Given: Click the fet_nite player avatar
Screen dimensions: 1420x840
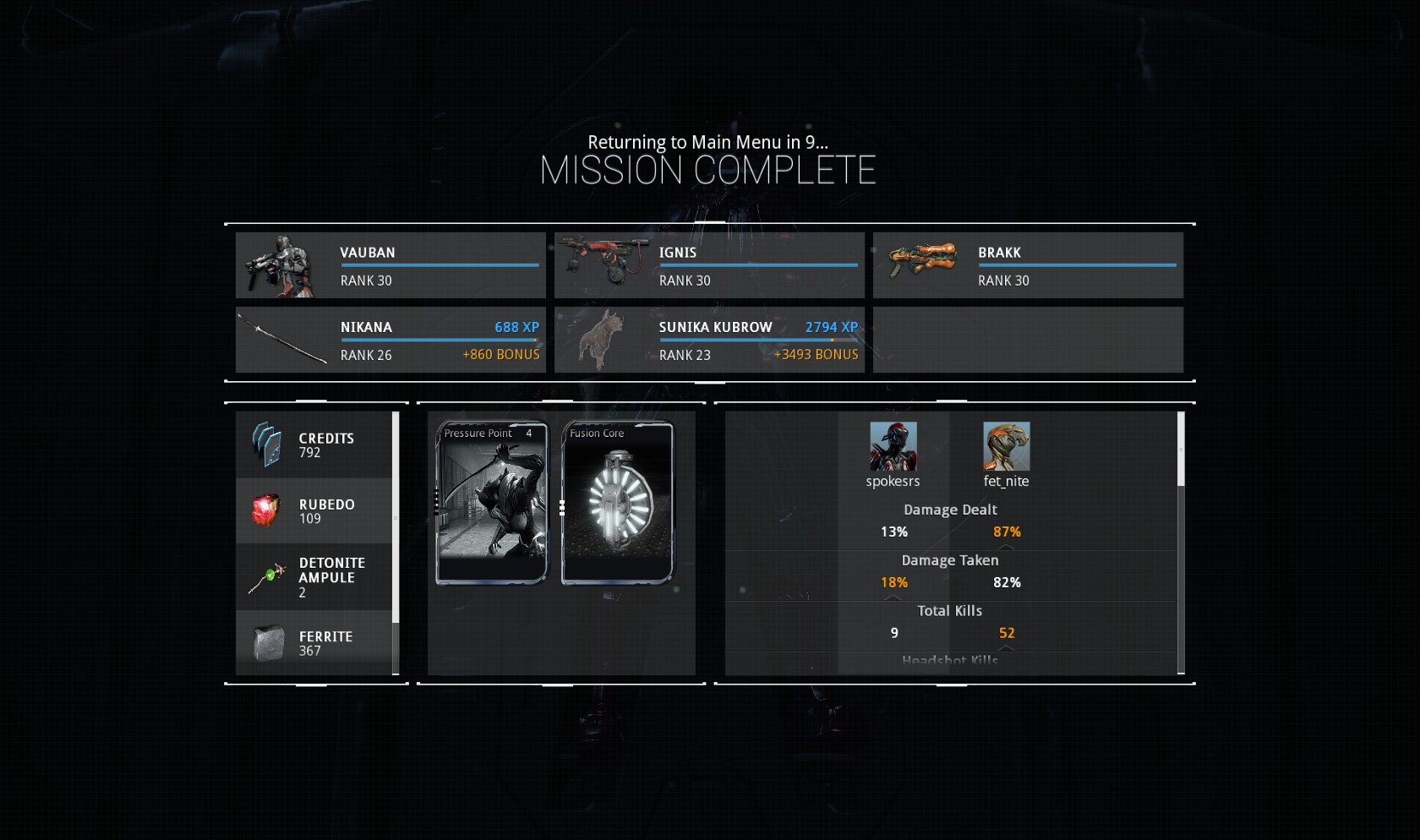Looking at the screenshot, I should 1007,446.
